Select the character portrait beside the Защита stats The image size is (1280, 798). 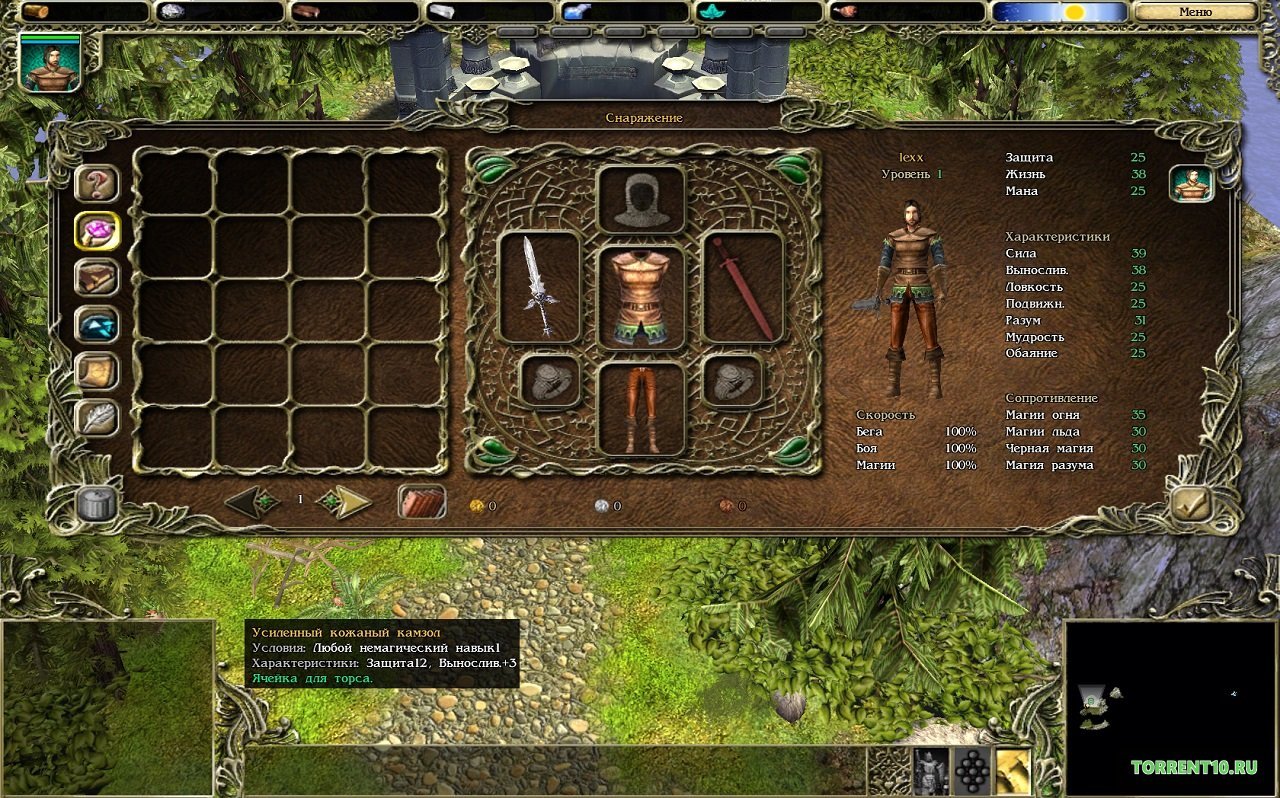tap(1191, 185)
